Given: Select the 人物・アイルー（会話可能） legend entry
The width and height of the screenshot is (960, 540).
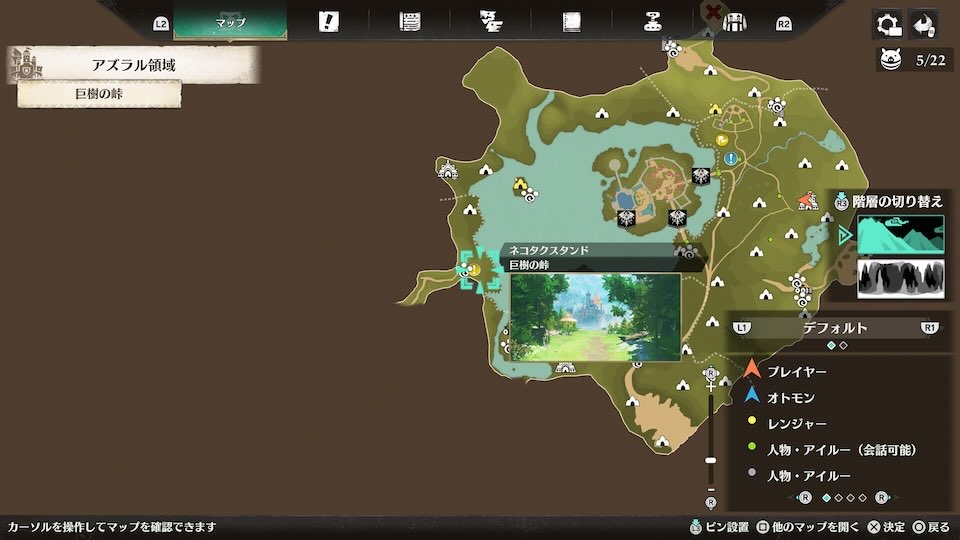Looking at the screenshot, I should click(x=840, y=449).
